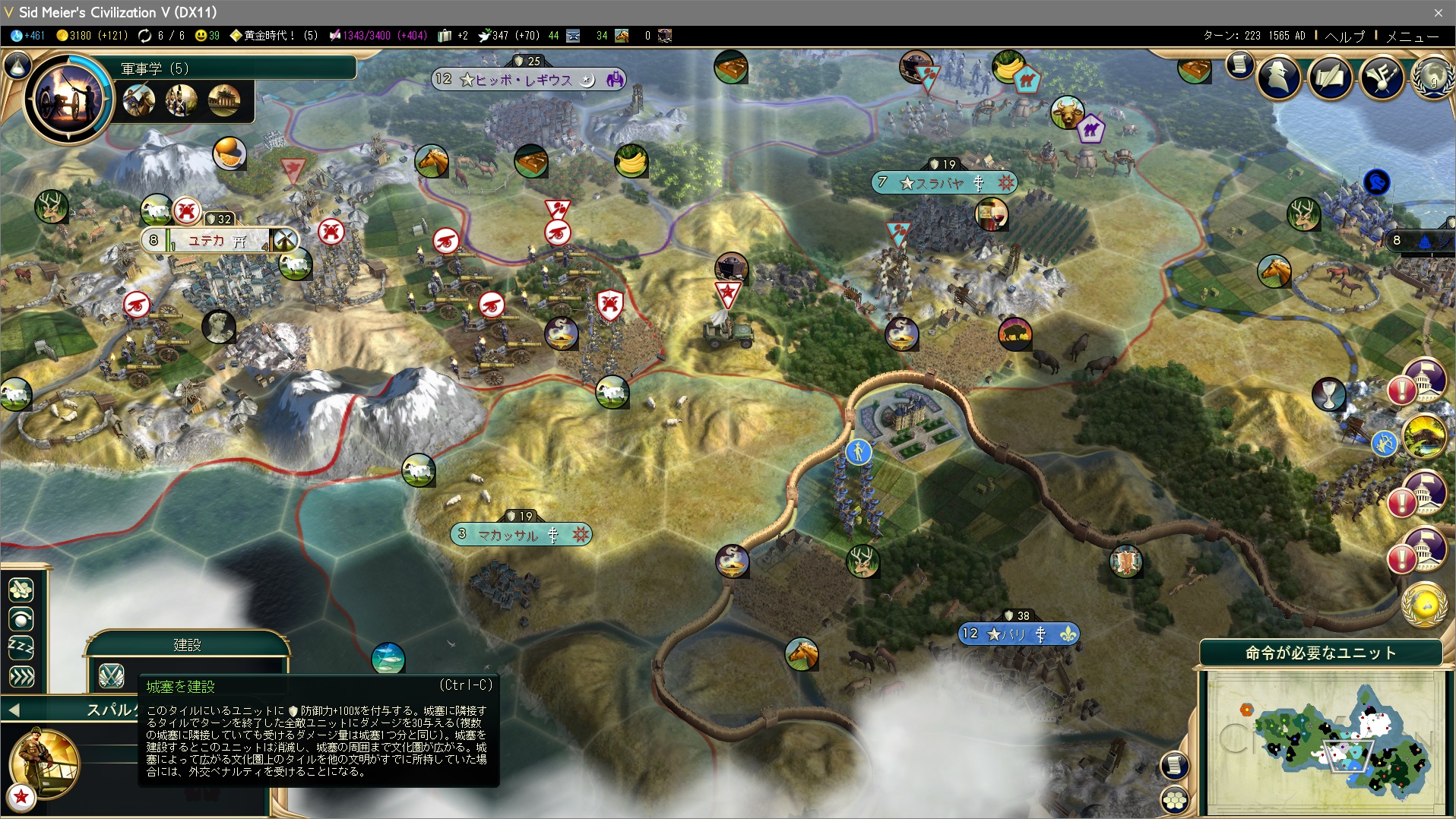Close the Civilization V window
The width and height of the screenshot is (1456, 819).
(x=1438, y=12)
